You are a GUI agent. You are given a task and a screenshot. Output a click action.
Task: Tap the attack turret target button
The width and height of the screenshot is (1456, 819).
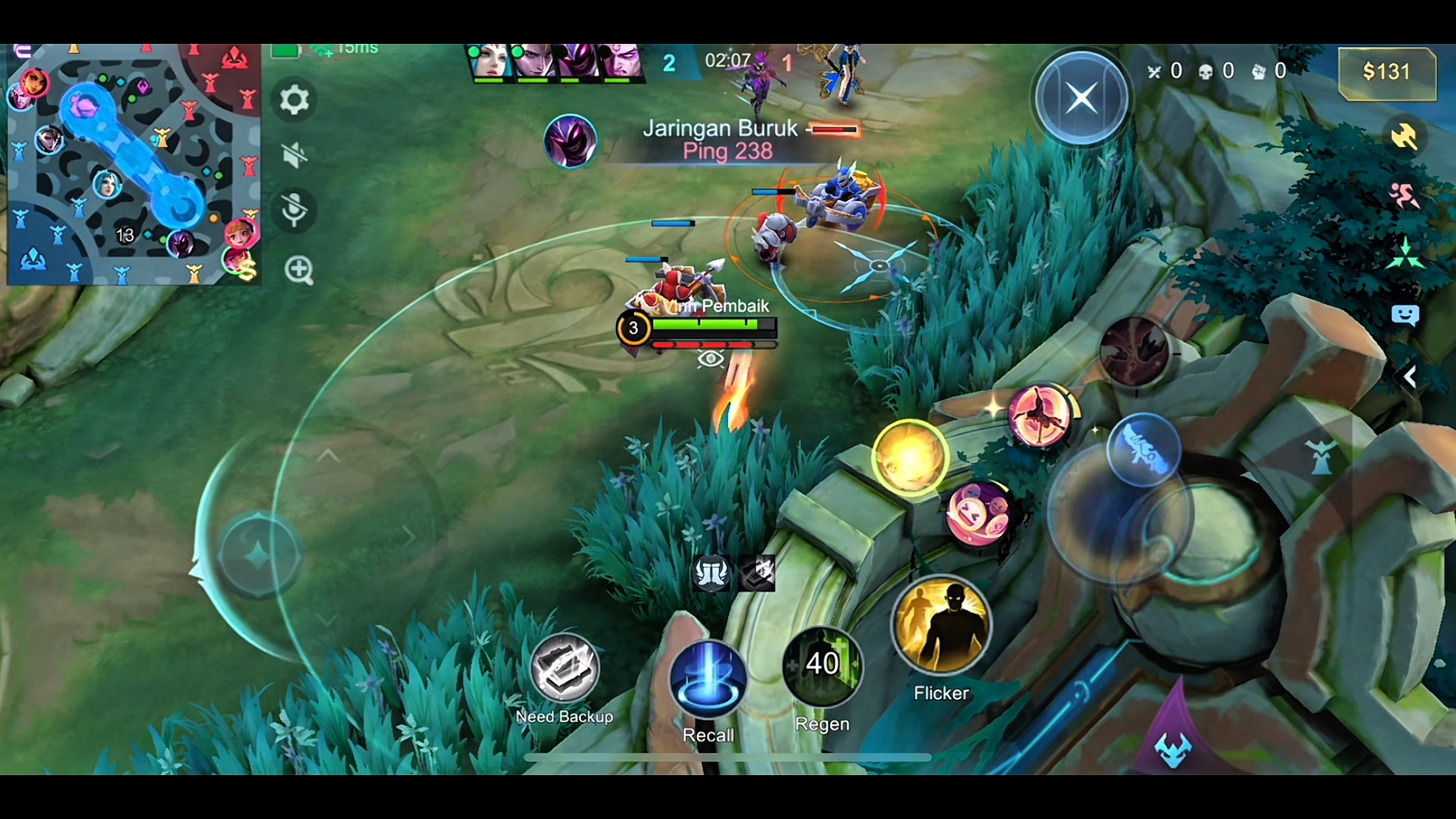(x=1321, y=455)
